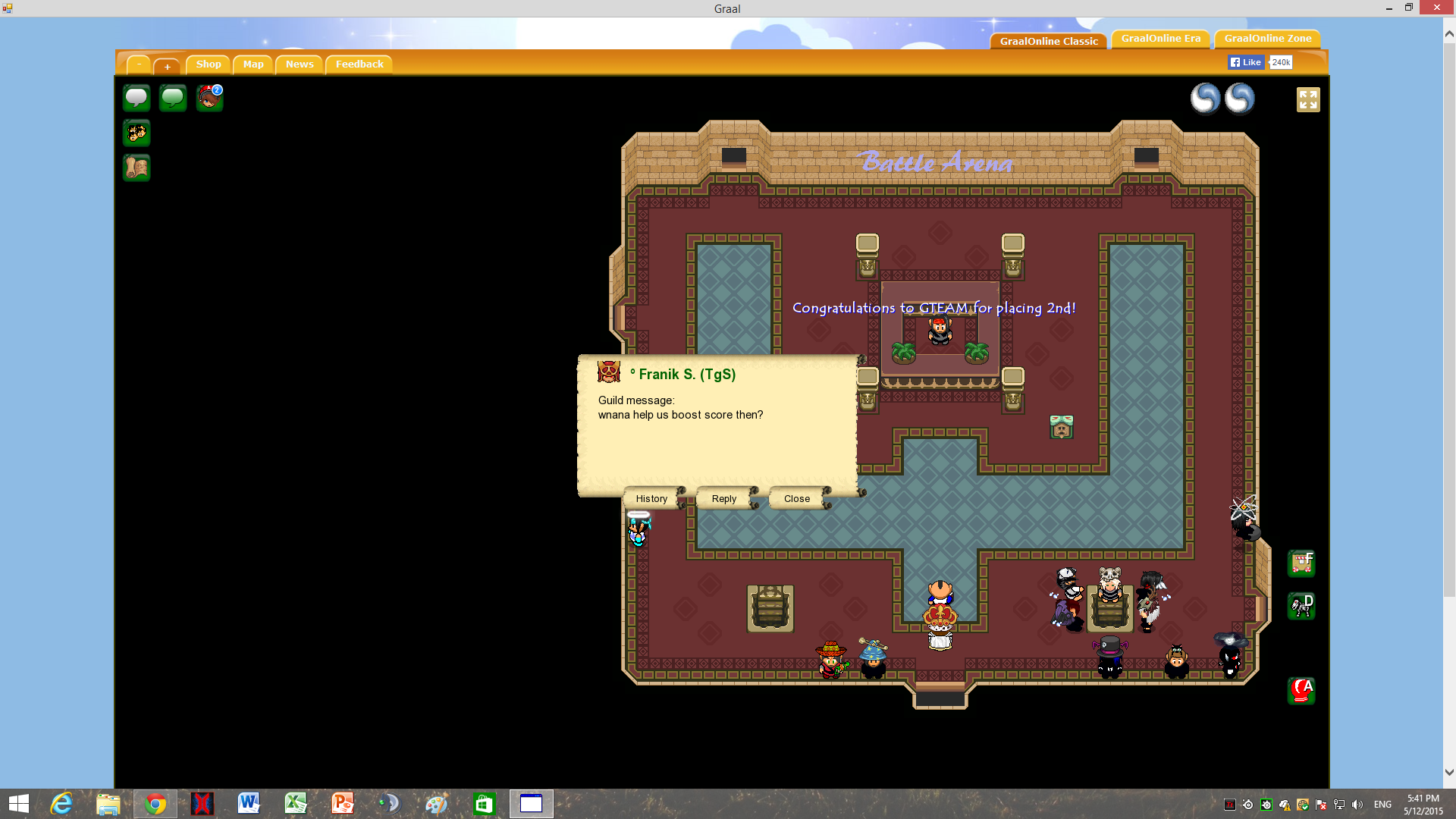Reply to Franik's guild message
Viewport: 1456px width, 819px height.
point(723,498)
